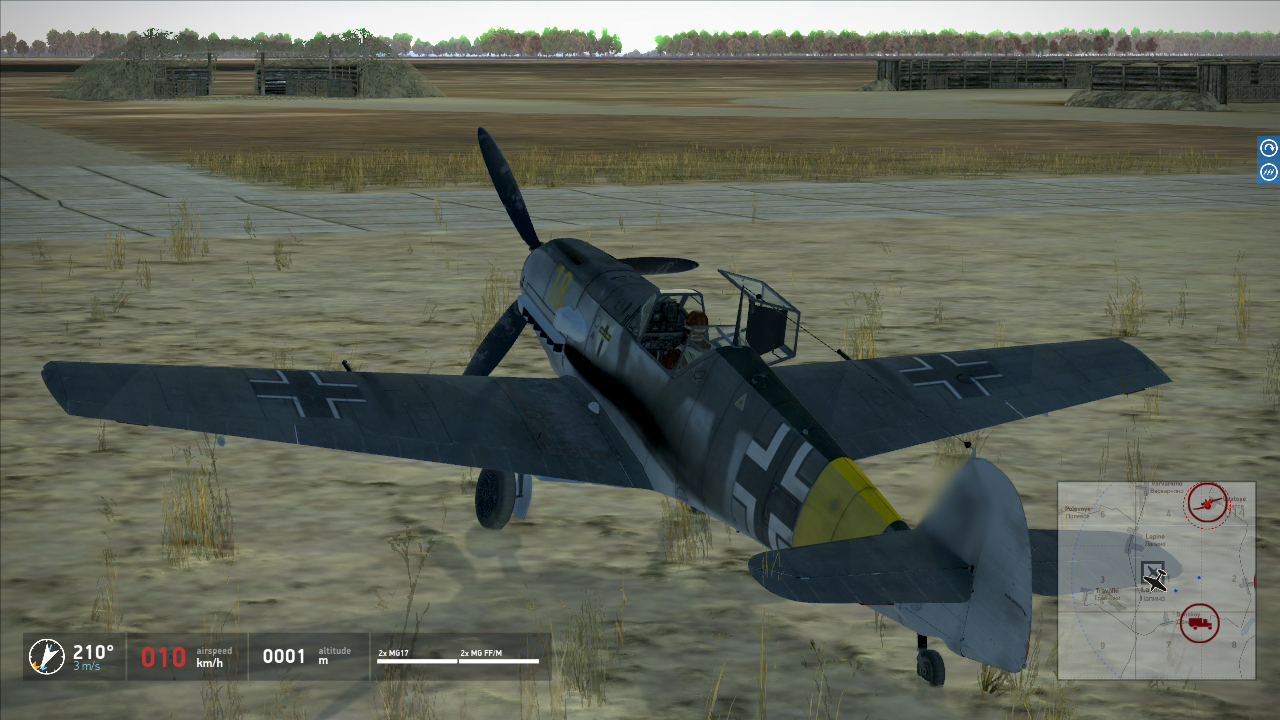
Task: Click the black player plane icon on the minimap
Action: 1155,577
